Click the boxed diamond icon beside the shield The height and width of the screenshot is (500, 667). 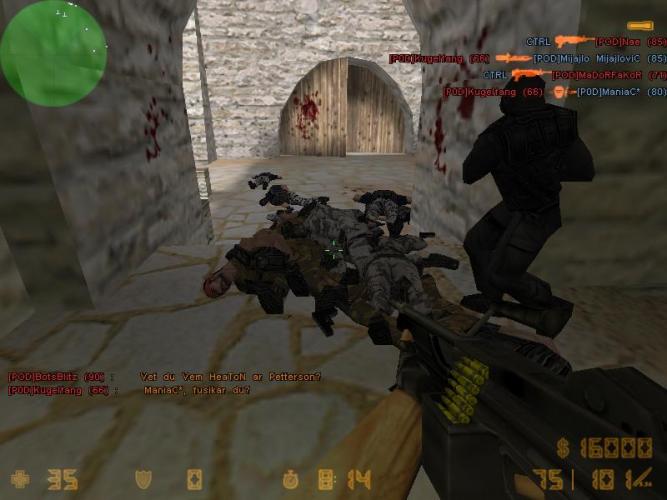coord(194,479)
